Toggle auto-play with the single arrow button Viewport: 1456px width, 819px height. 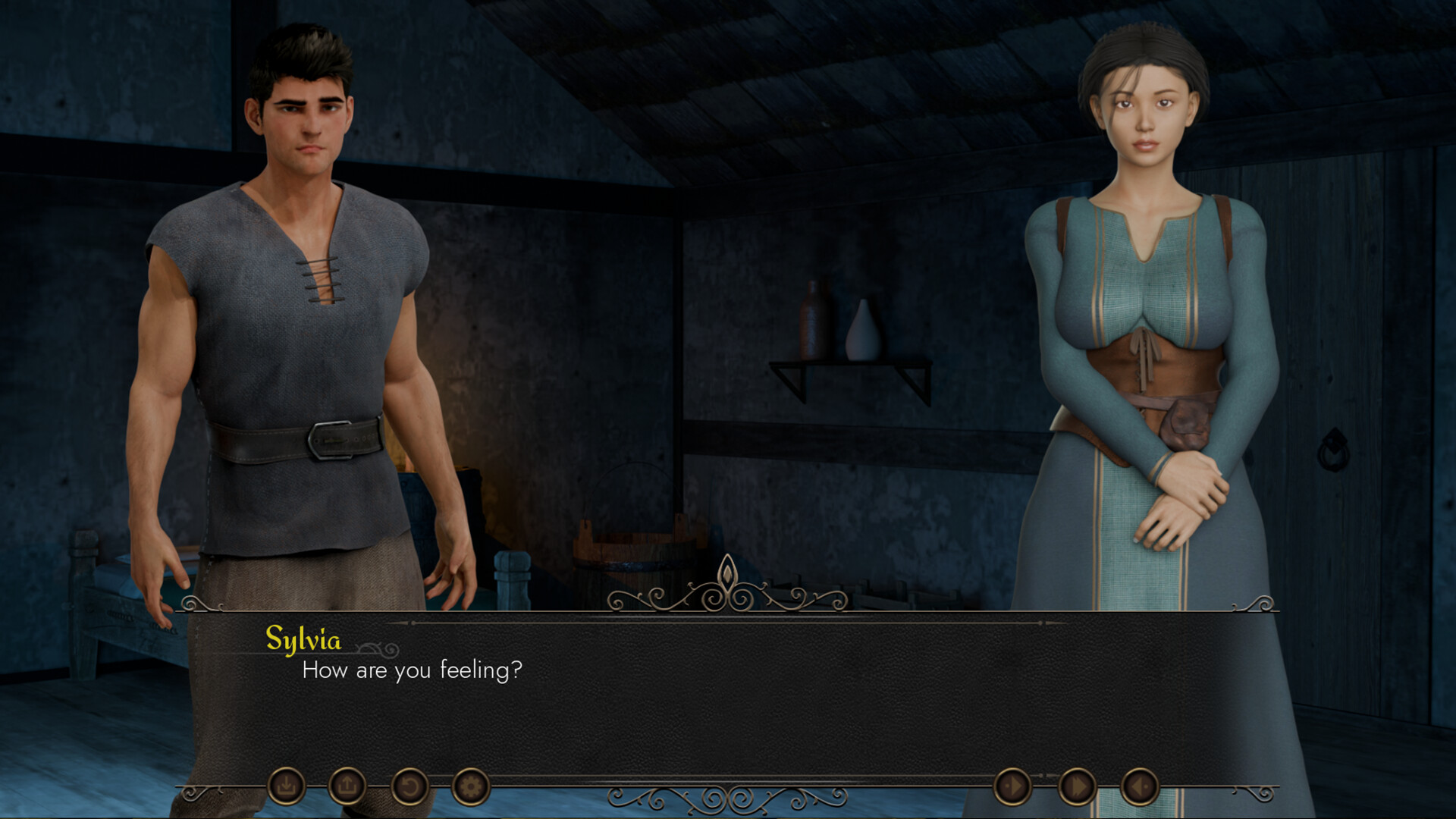1012,787
